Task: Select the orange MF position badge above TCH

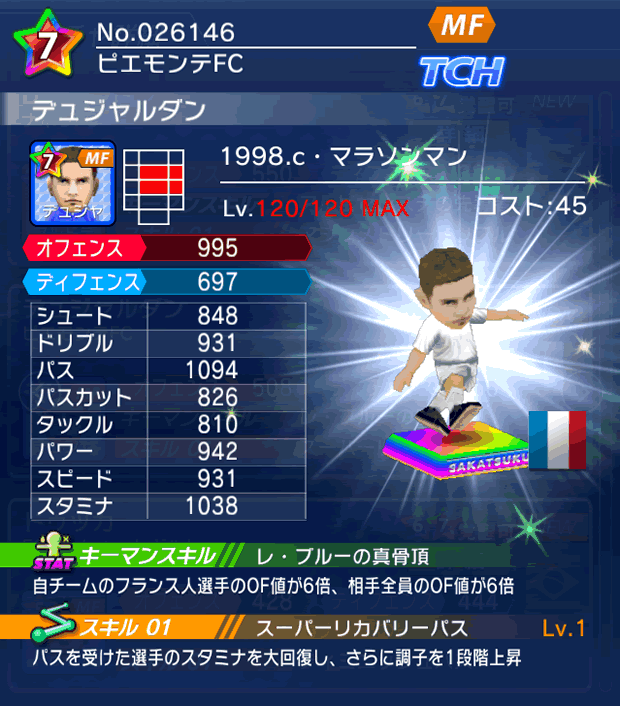Action: [462, 28]
